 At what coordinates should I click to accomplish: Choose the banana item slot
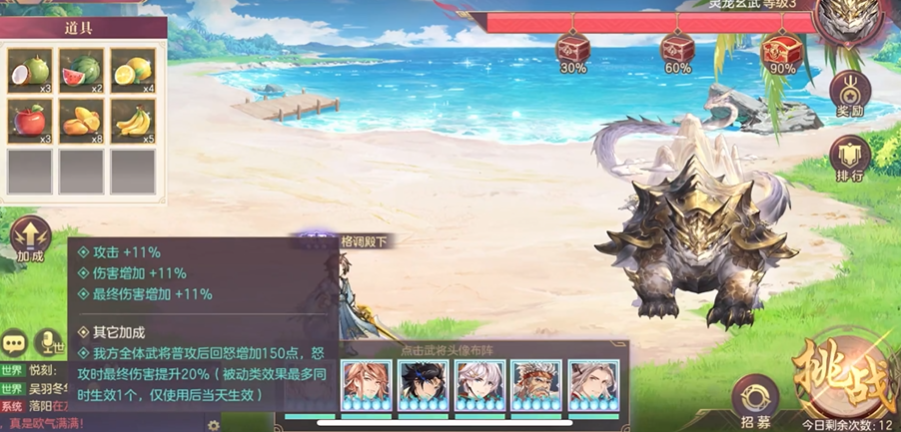(132, 121)
